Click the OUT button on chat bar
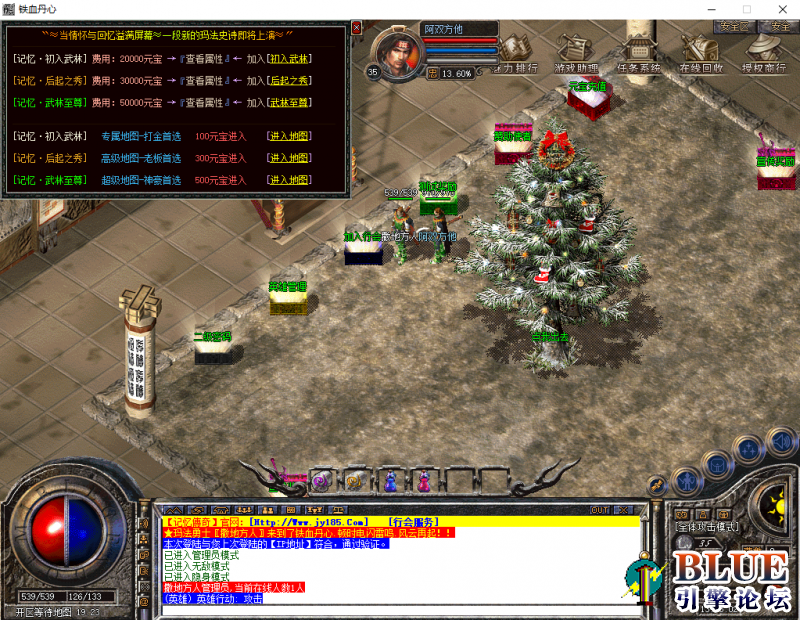This screenshot has height=620, width=800. [599, 510]
